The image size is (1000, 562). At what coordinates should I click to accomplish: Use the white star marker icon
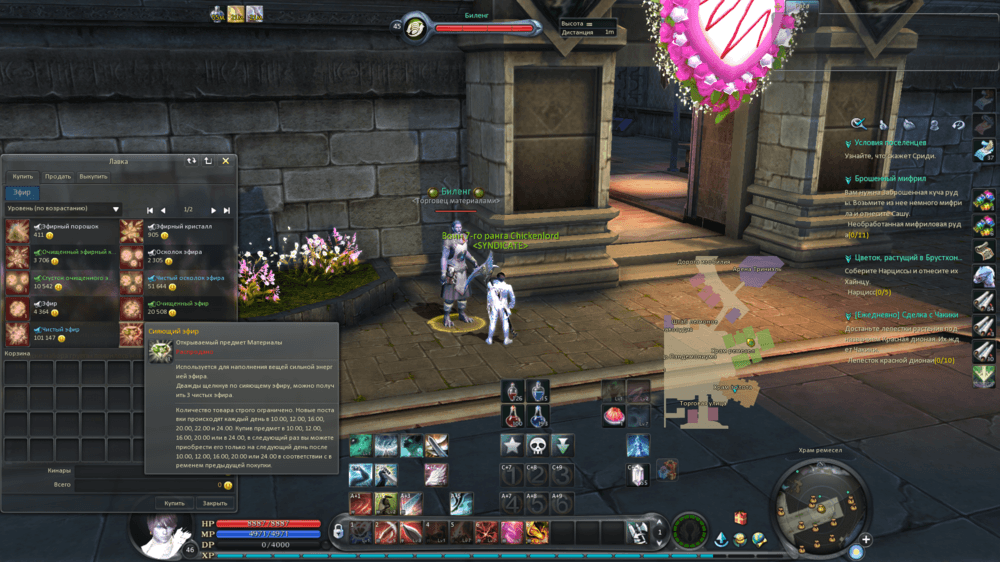pos(513,444)
